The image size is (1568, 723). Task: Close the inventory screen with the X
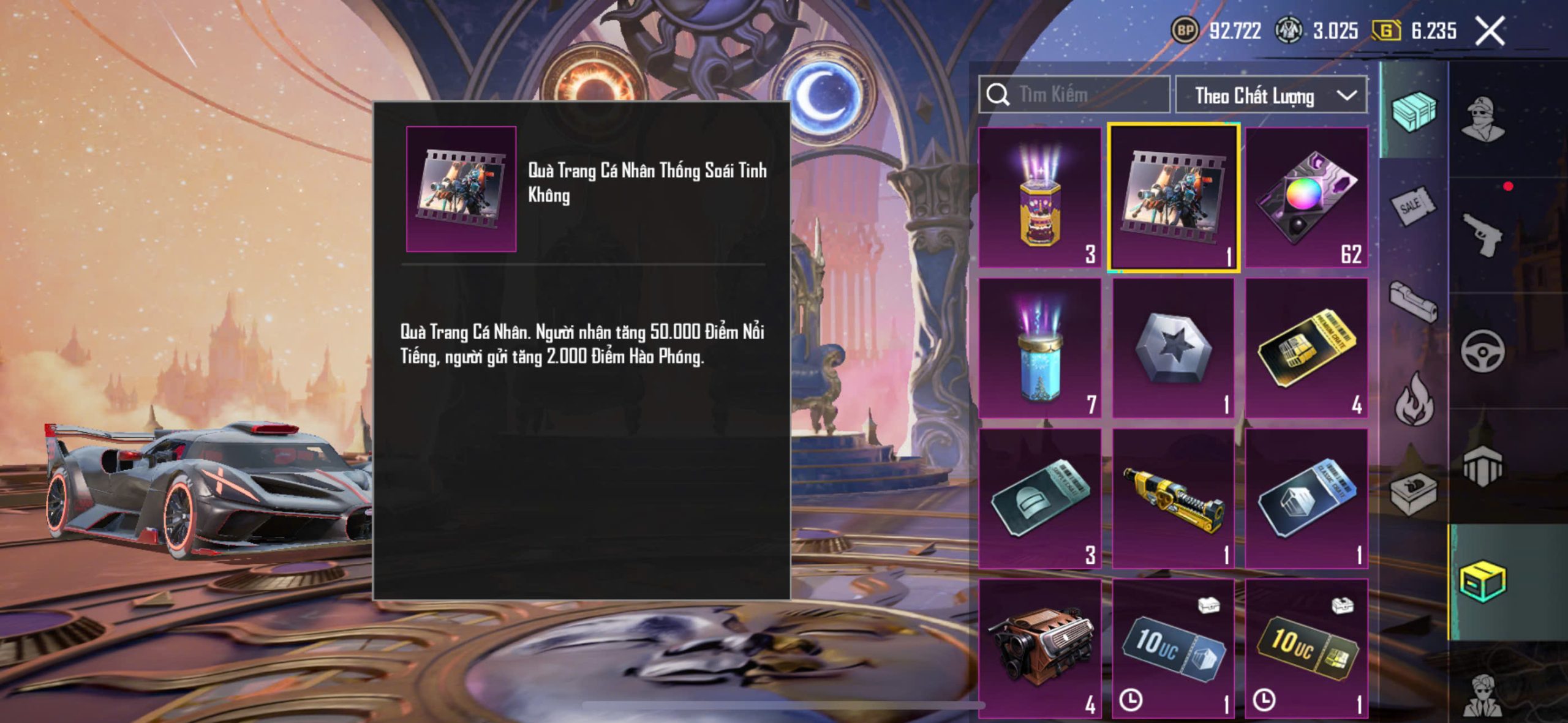point(1489,31)
